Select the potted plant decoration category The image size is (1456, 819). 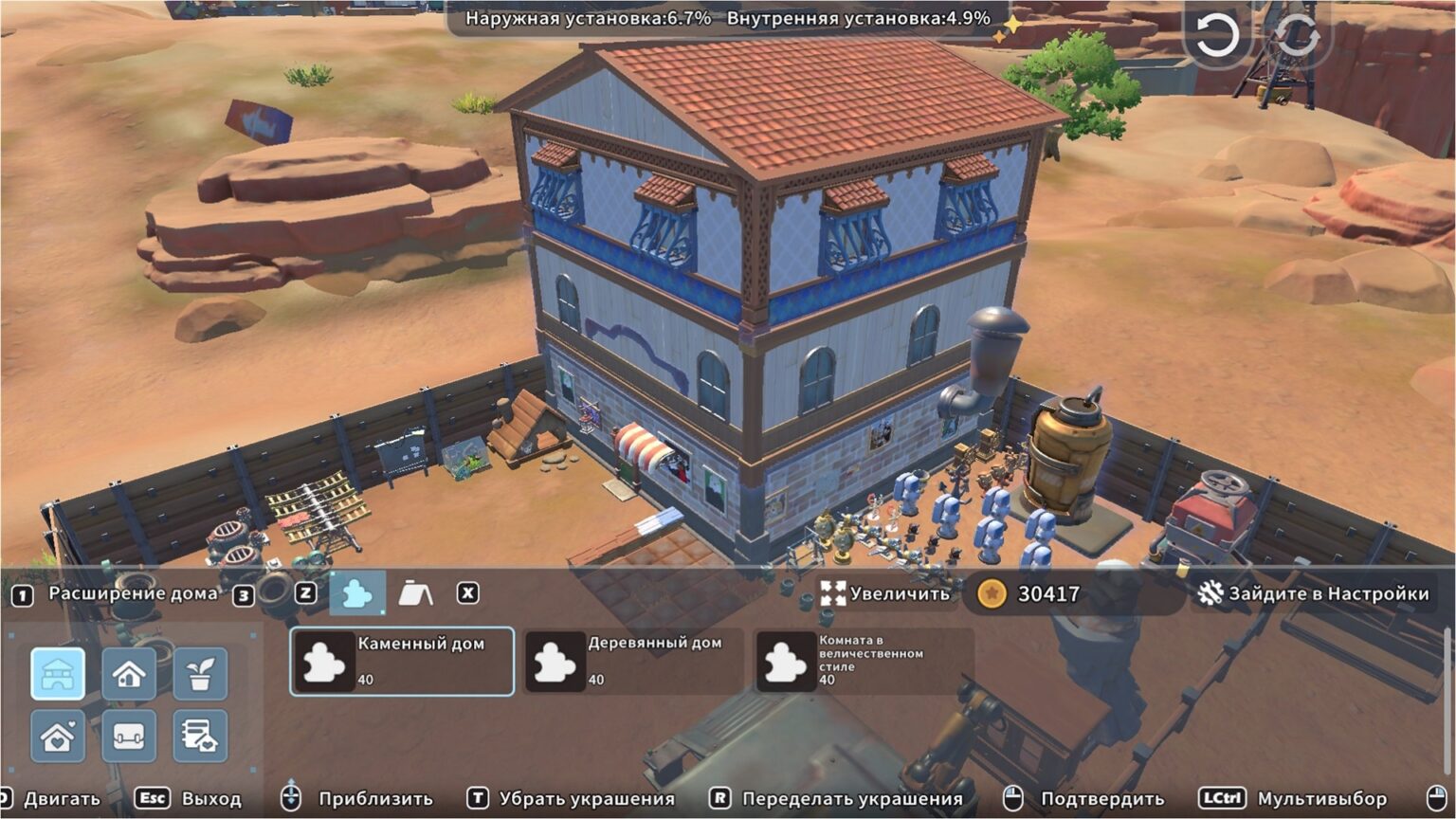pos(202,676)
